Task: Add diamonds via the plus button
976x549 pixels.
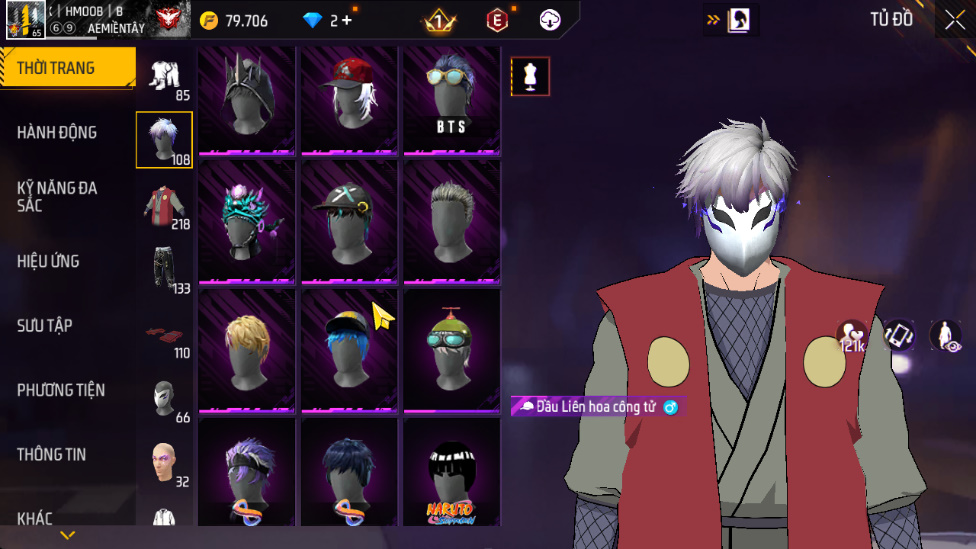Action: [347, 20]
